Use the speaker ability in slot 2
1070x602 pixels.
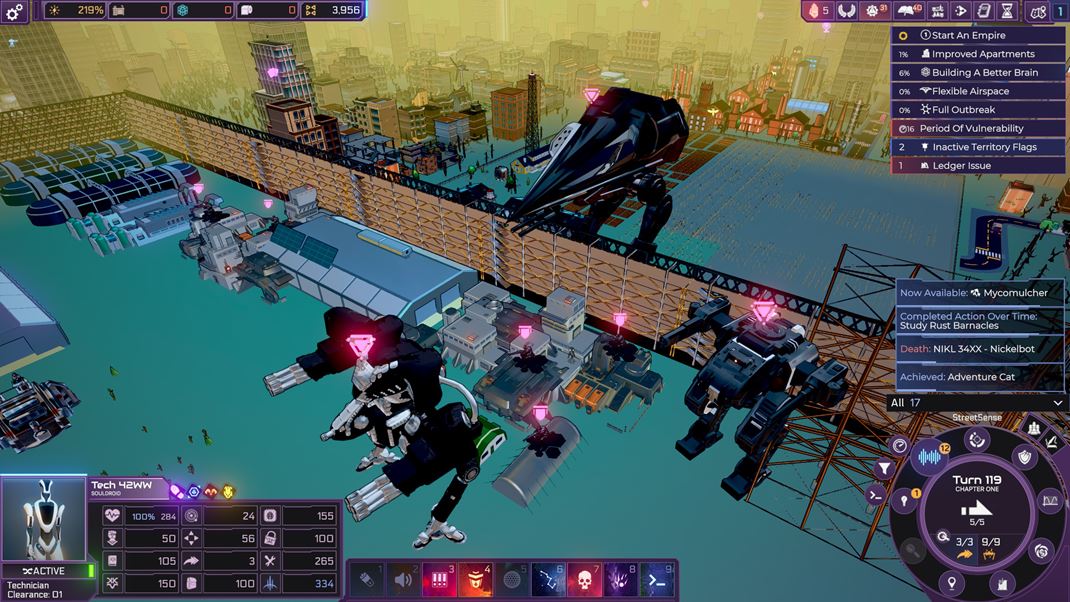(x=403, y=579)
